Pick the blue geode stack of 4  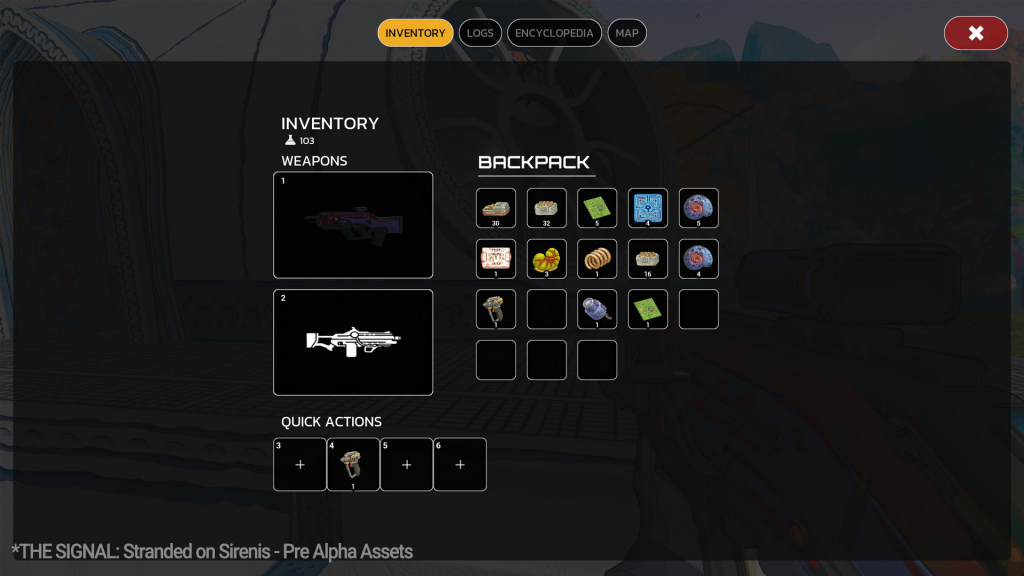699,259
